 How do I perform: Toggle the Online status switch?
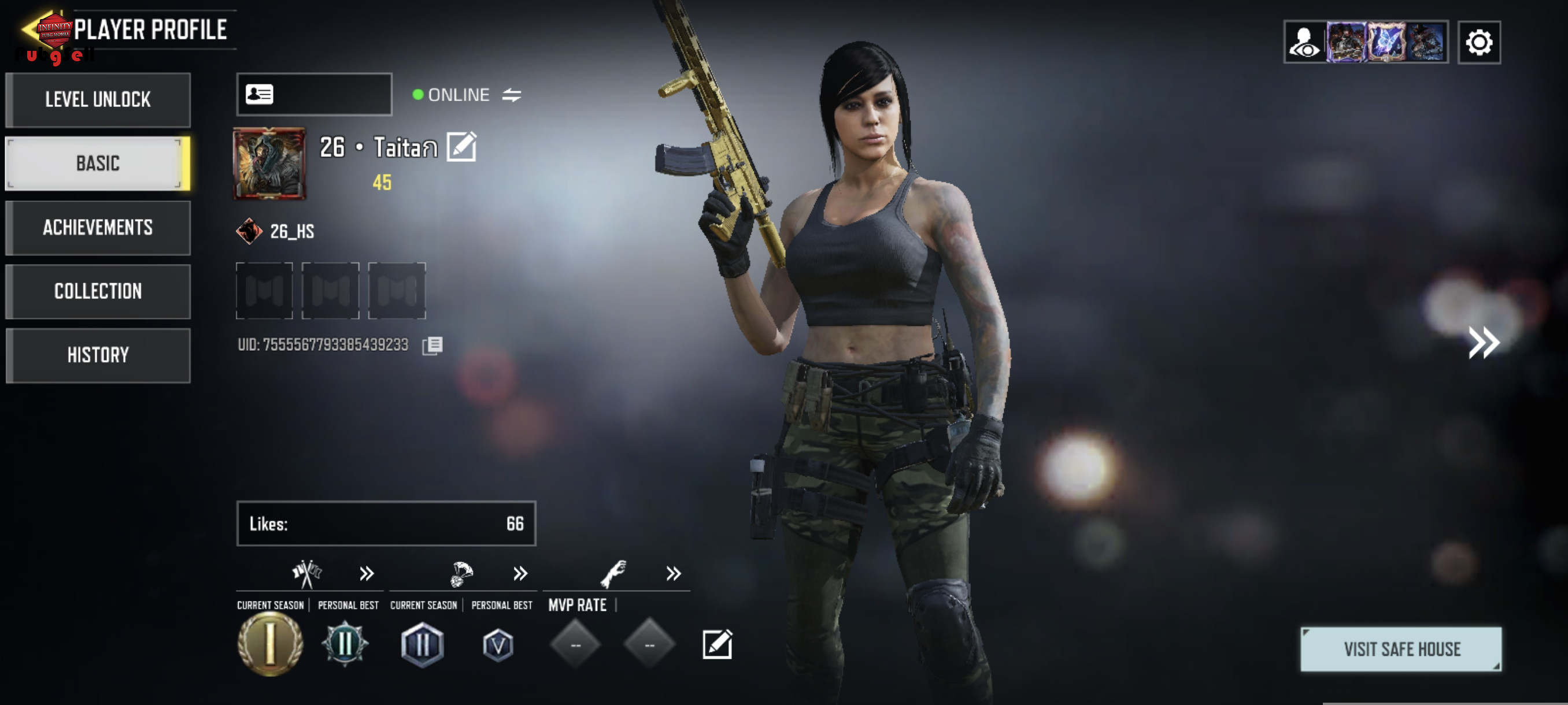click(511, 95)
